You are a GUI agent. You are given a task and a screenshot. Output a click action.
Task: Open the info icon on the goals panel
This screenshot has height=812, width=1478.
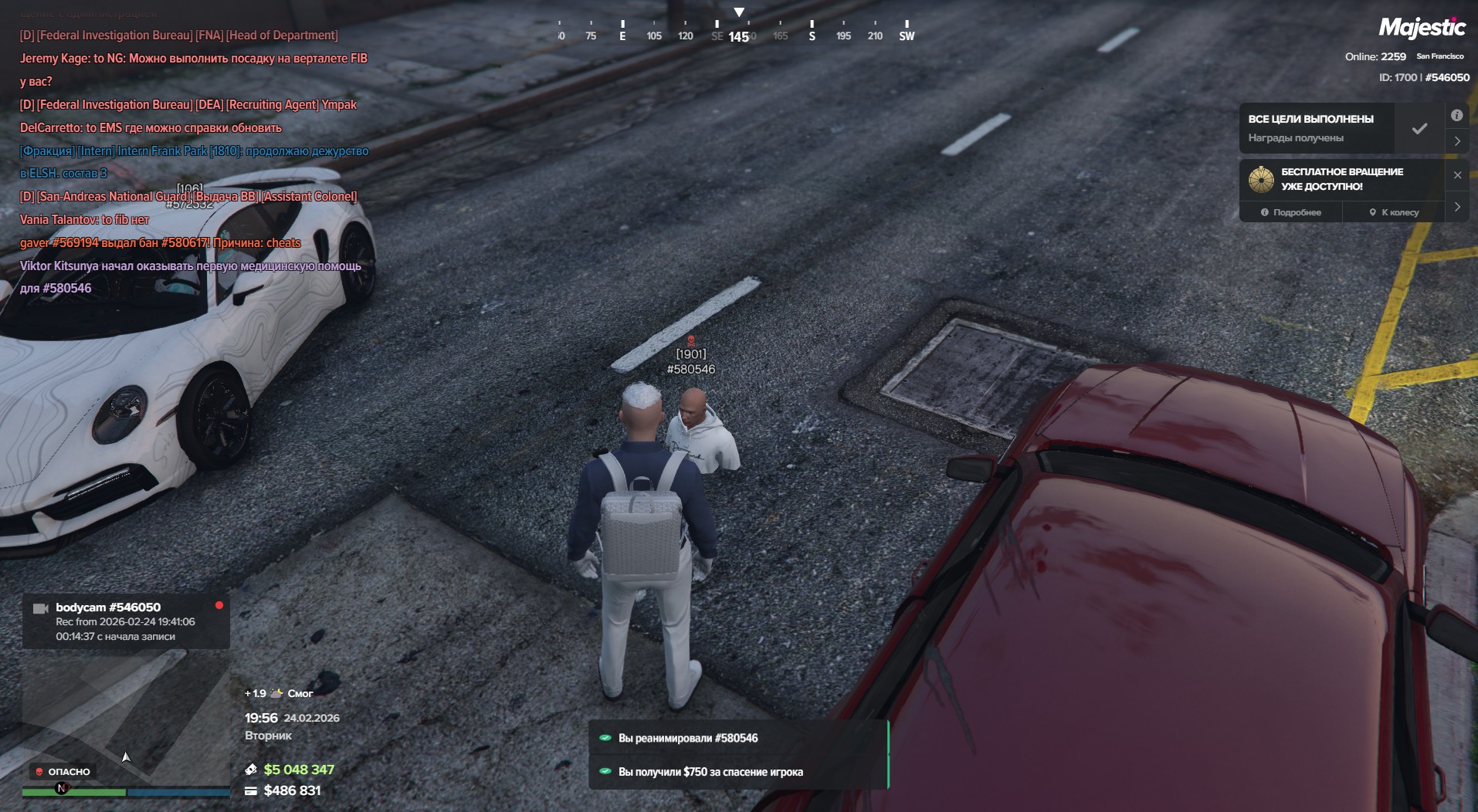1456,116
